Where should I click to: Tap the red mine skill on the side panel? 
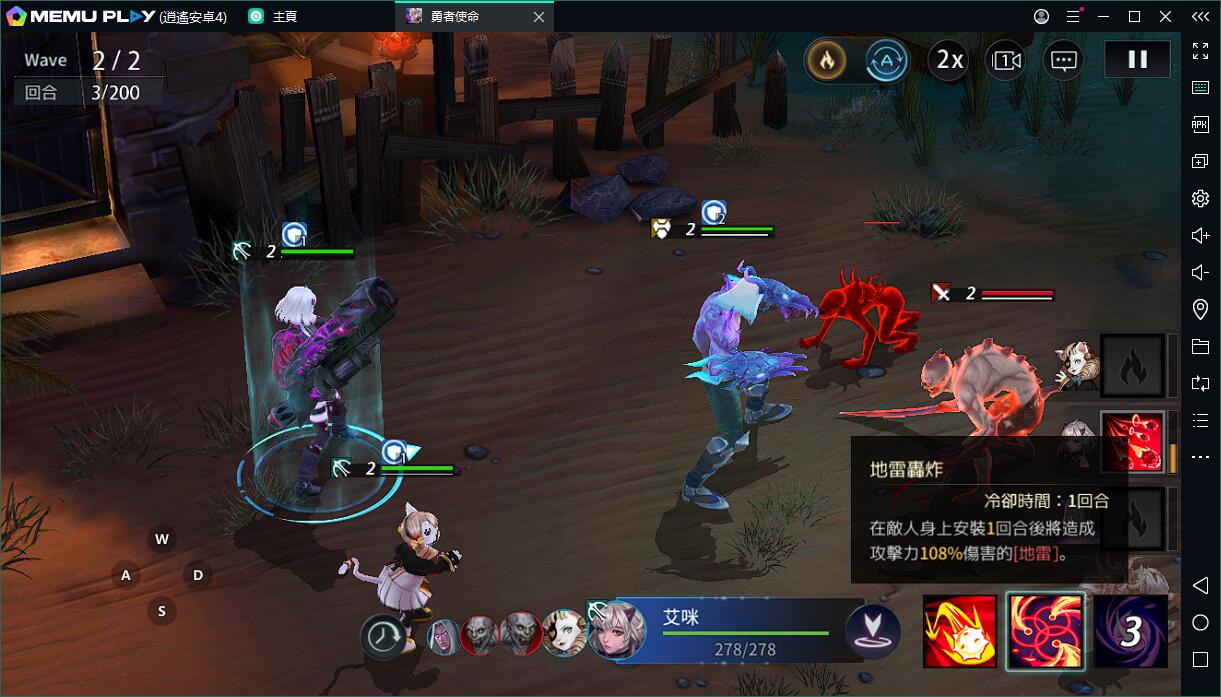pos(1132,441)
